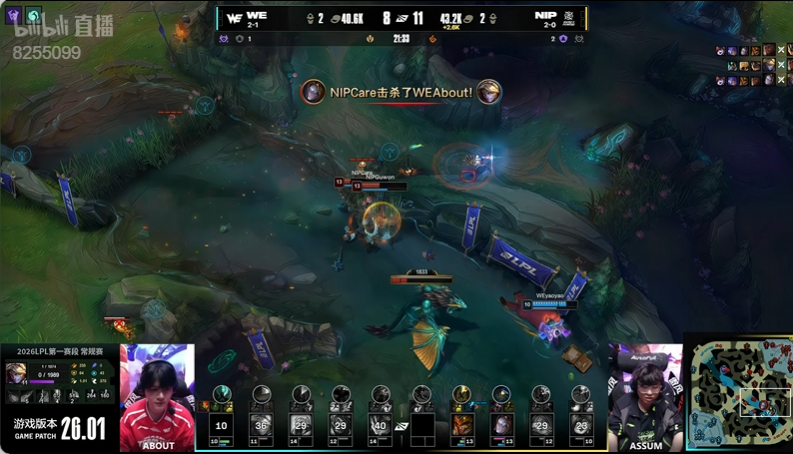Select the dead champion portrait with 23 timer
Image resolution: width=793 pixels, height=454 pixels.
click(581, 424)
